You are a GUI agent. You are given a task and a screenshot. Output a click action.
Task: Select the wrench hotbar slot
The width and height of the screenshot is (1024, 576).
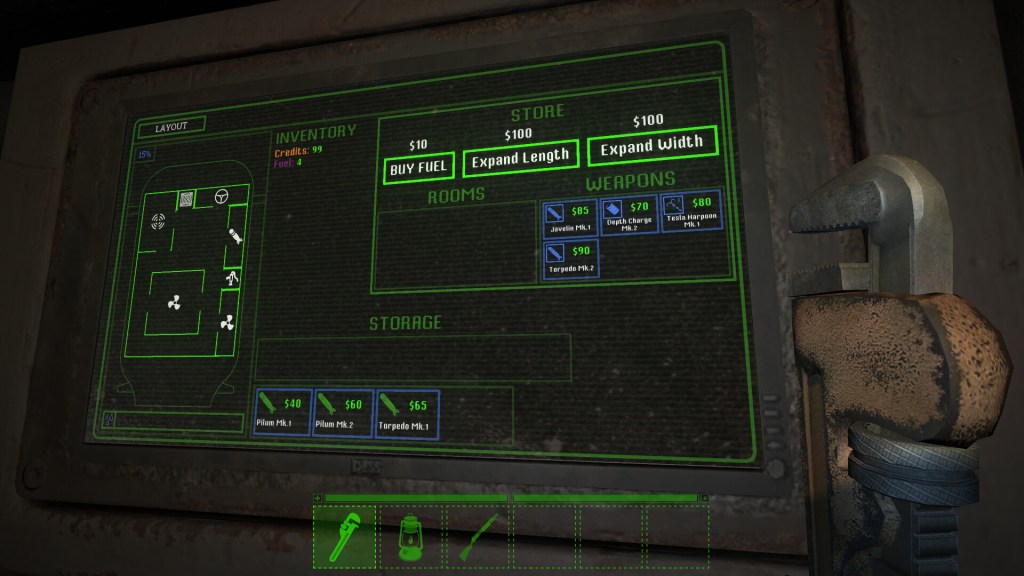point(345,535)
